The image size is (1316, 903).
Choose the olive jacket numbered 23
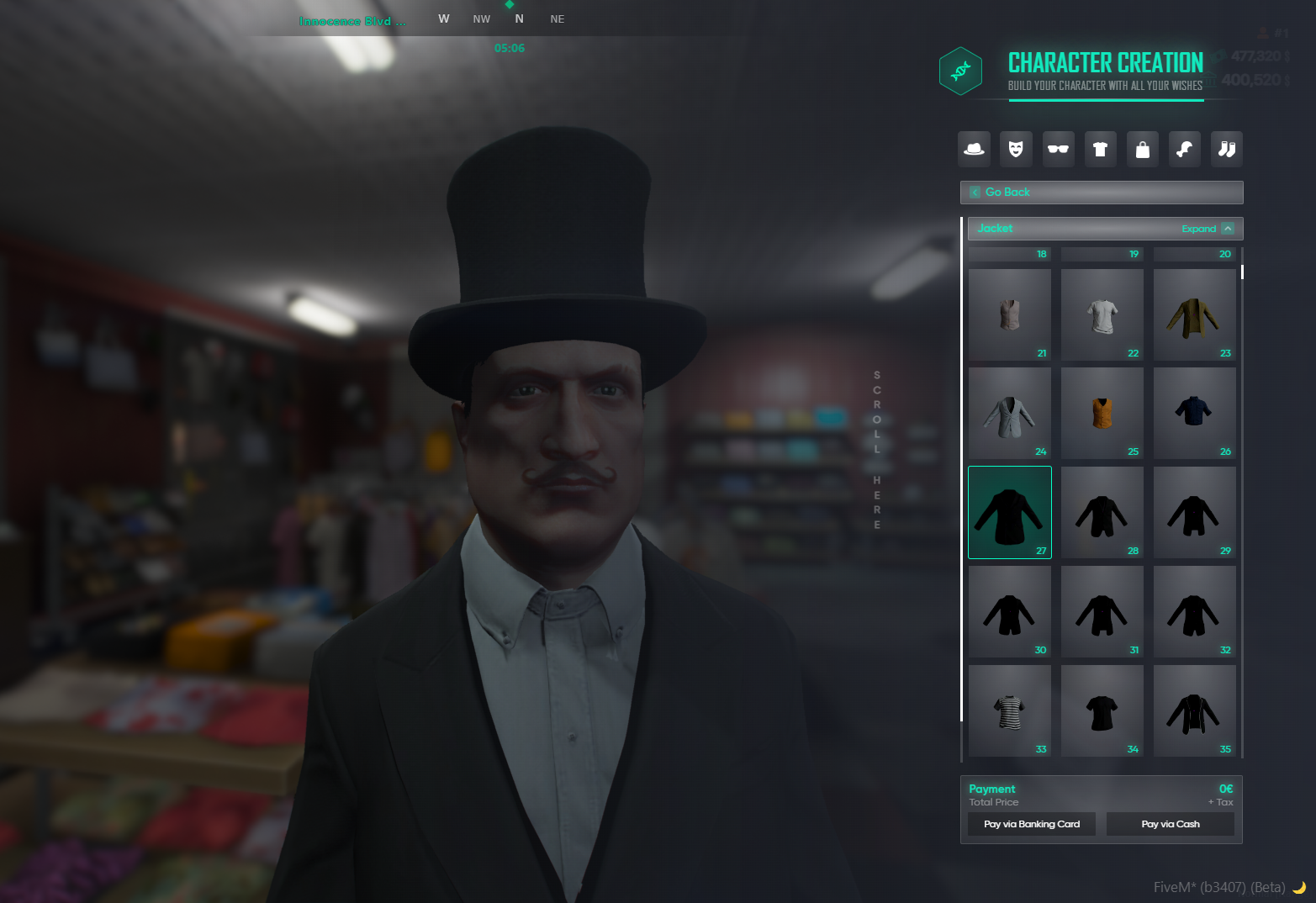[x=1194, y=314]
